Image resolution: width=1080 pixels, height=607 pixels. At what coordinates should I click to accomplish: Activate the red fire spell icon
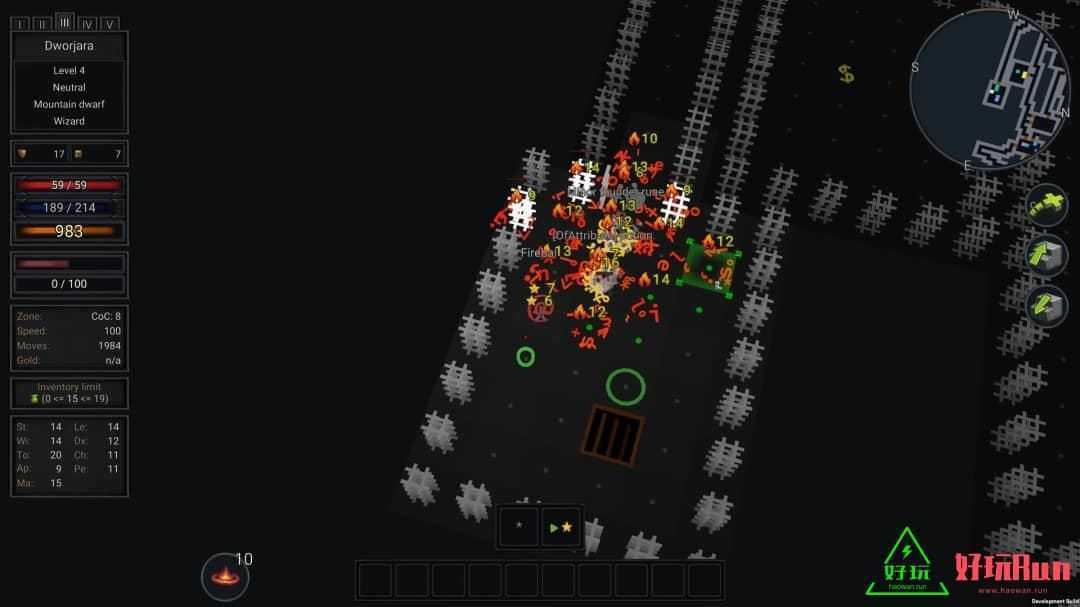[225, 576]
